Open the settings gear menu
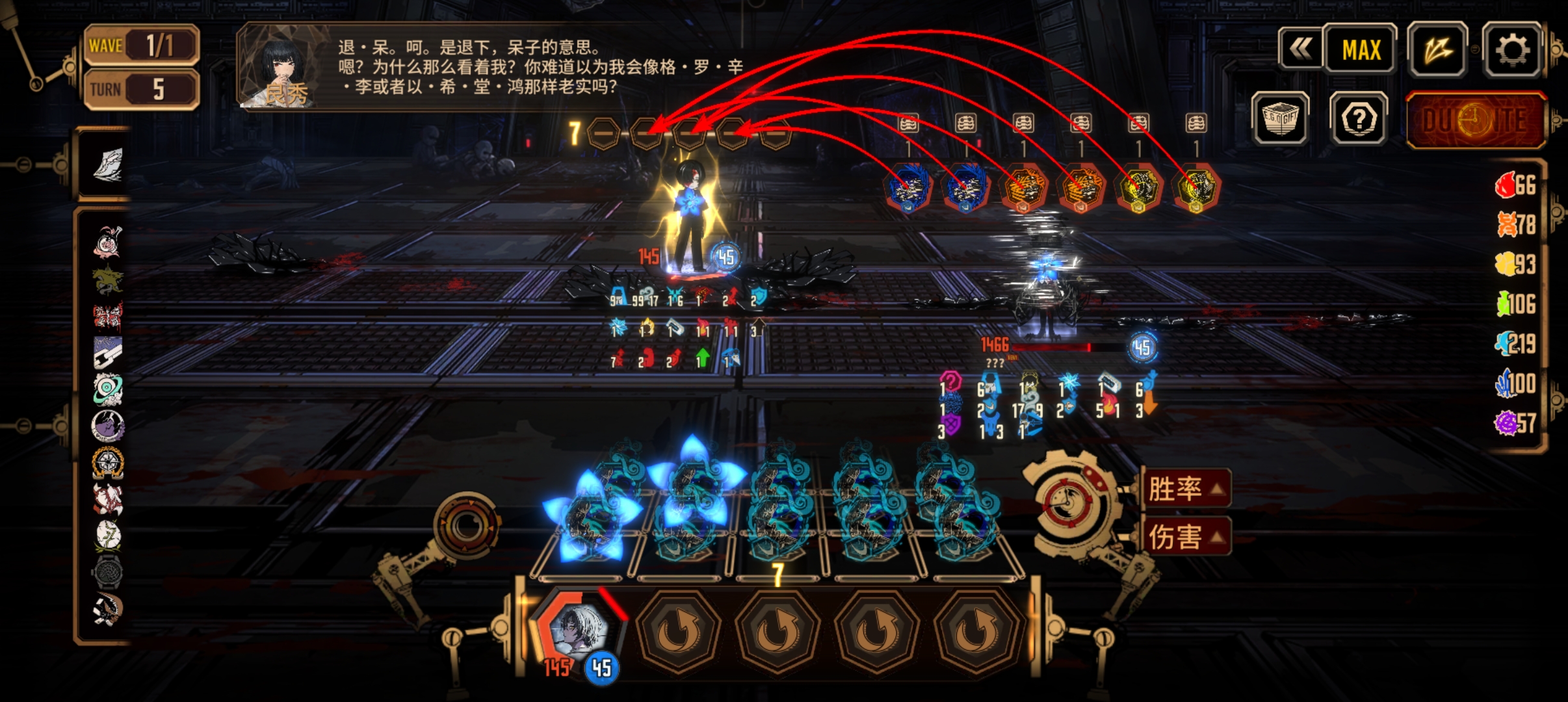This screenshot has width=1568, height=702. coord(1512,49)
